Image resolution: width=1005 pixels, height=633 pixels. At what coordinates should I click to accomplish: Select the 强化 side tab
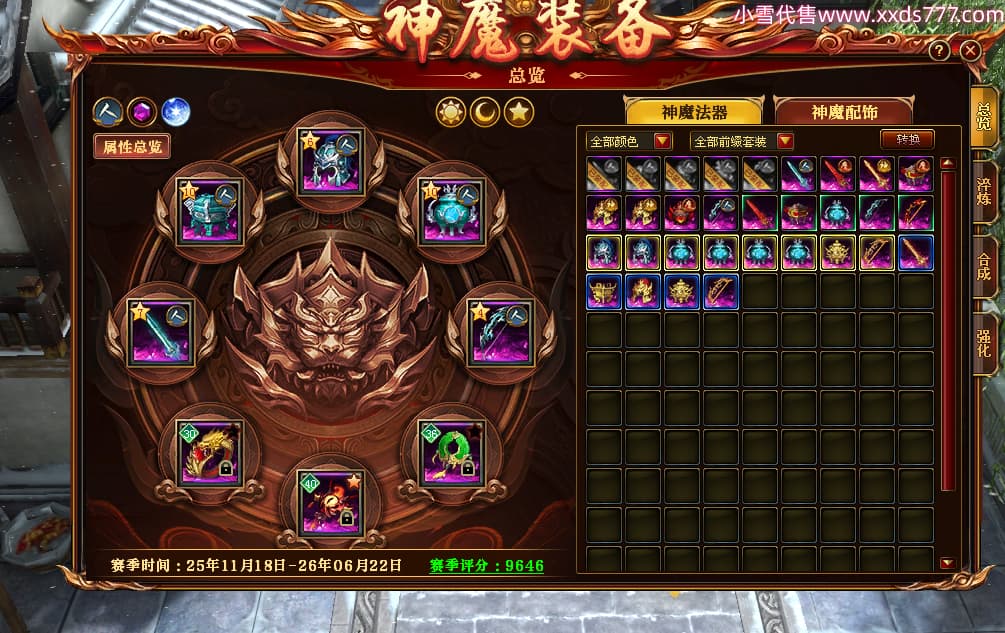(984, 339)
